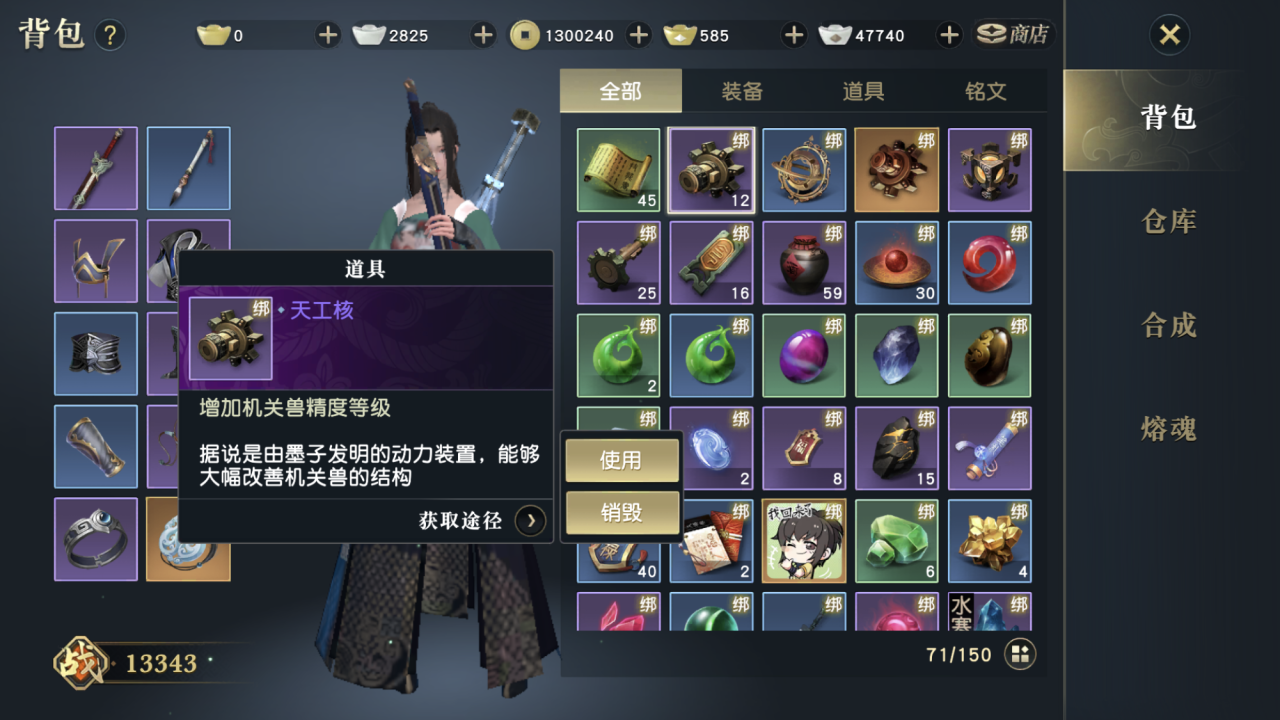Open the 合成 sidebar section
Screen dimensions: 1280x720
click(1167, 326)
